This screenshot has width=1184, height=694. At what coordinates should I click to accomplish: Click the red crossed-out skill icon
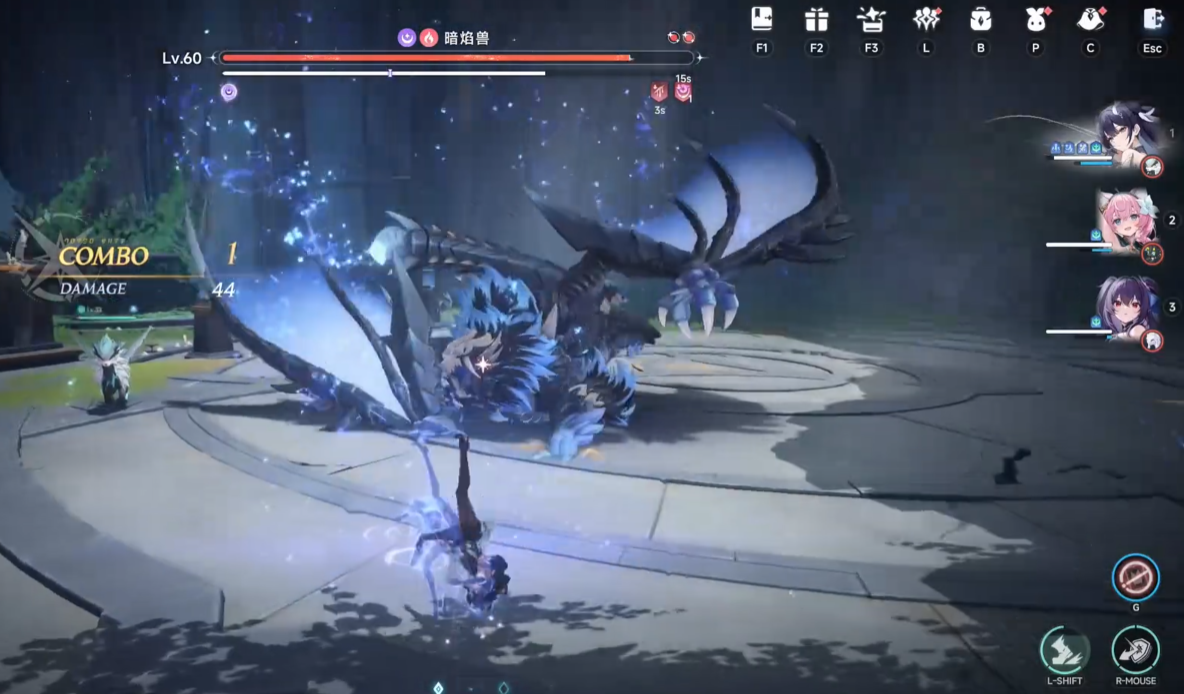[1136, 577]
